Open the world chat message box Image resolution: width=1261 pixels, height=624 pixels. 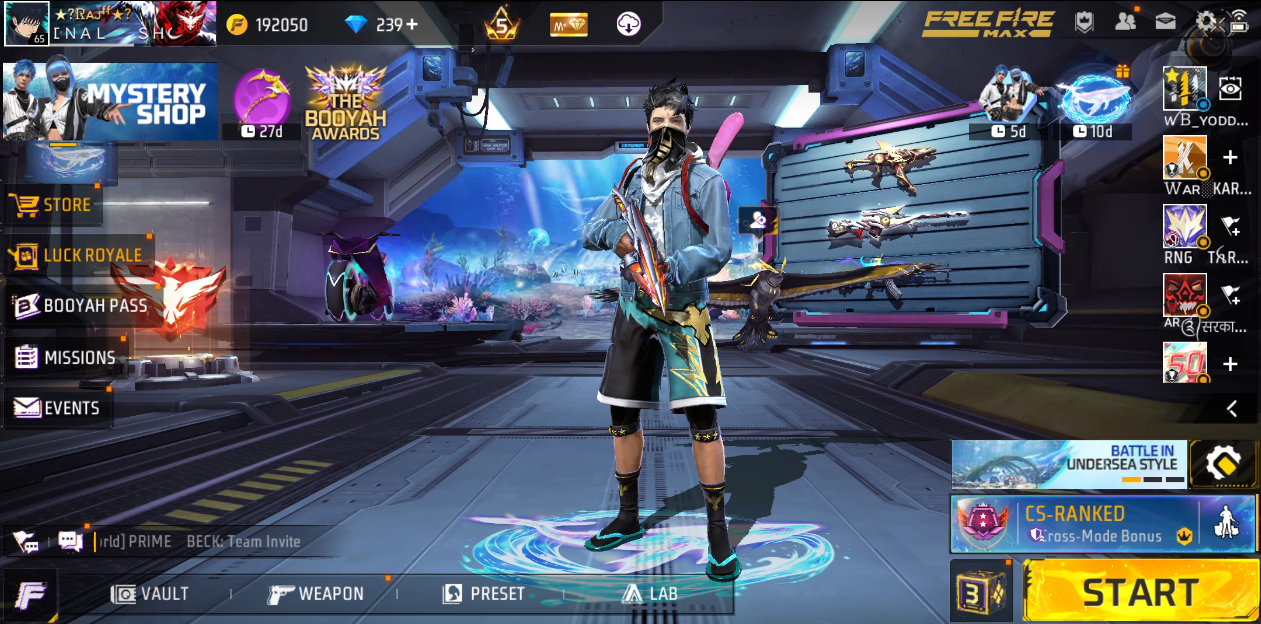[x=200, y=542]
